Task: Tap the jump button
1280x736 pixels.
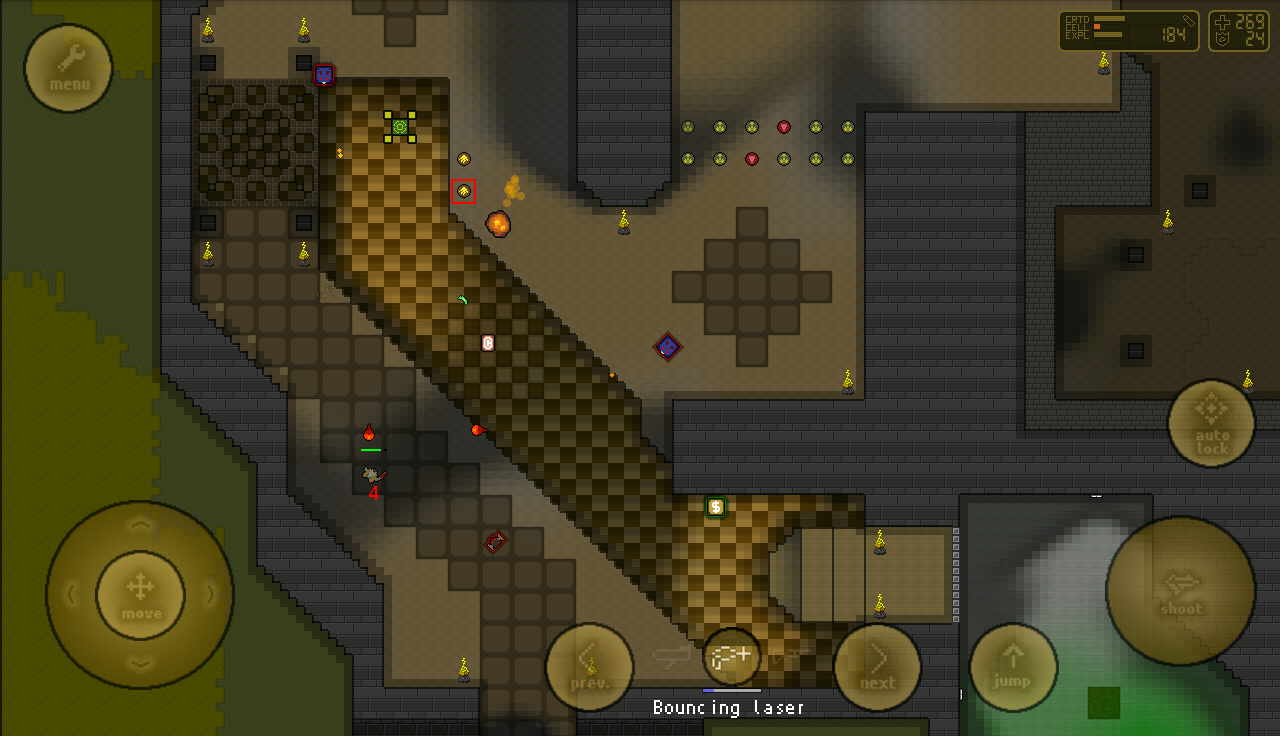Action: pyautogui.click(x=1013, y=666)
